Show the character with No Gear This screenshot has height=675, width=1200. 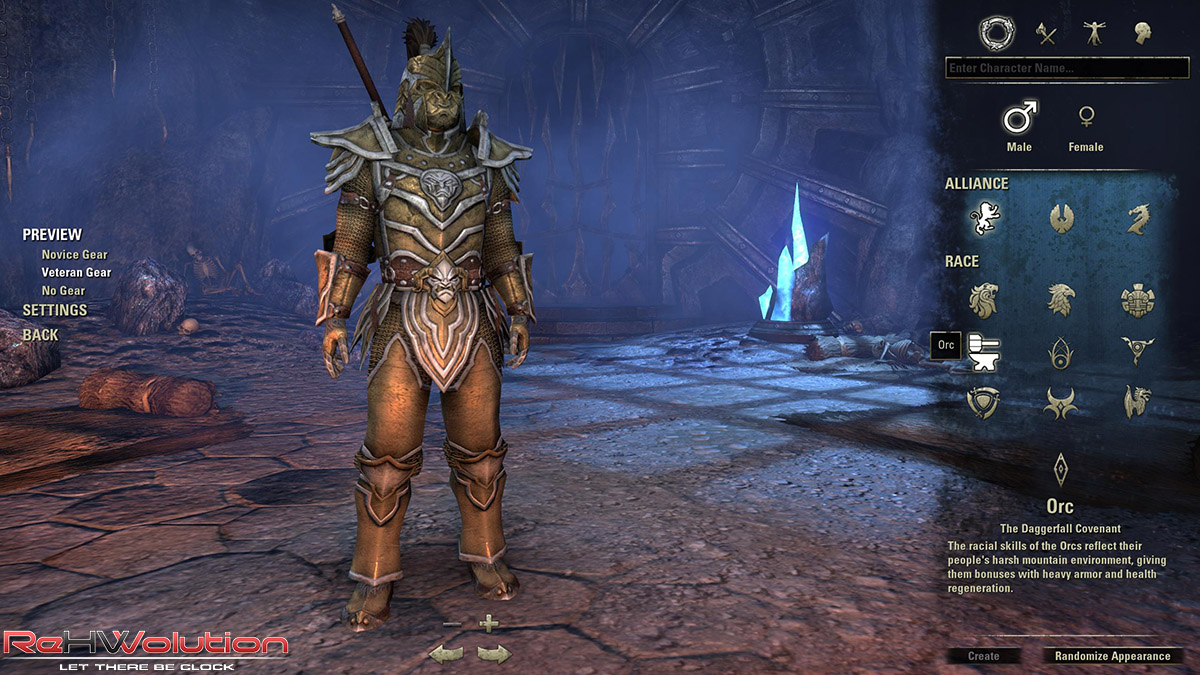click(x=63, y=291)
